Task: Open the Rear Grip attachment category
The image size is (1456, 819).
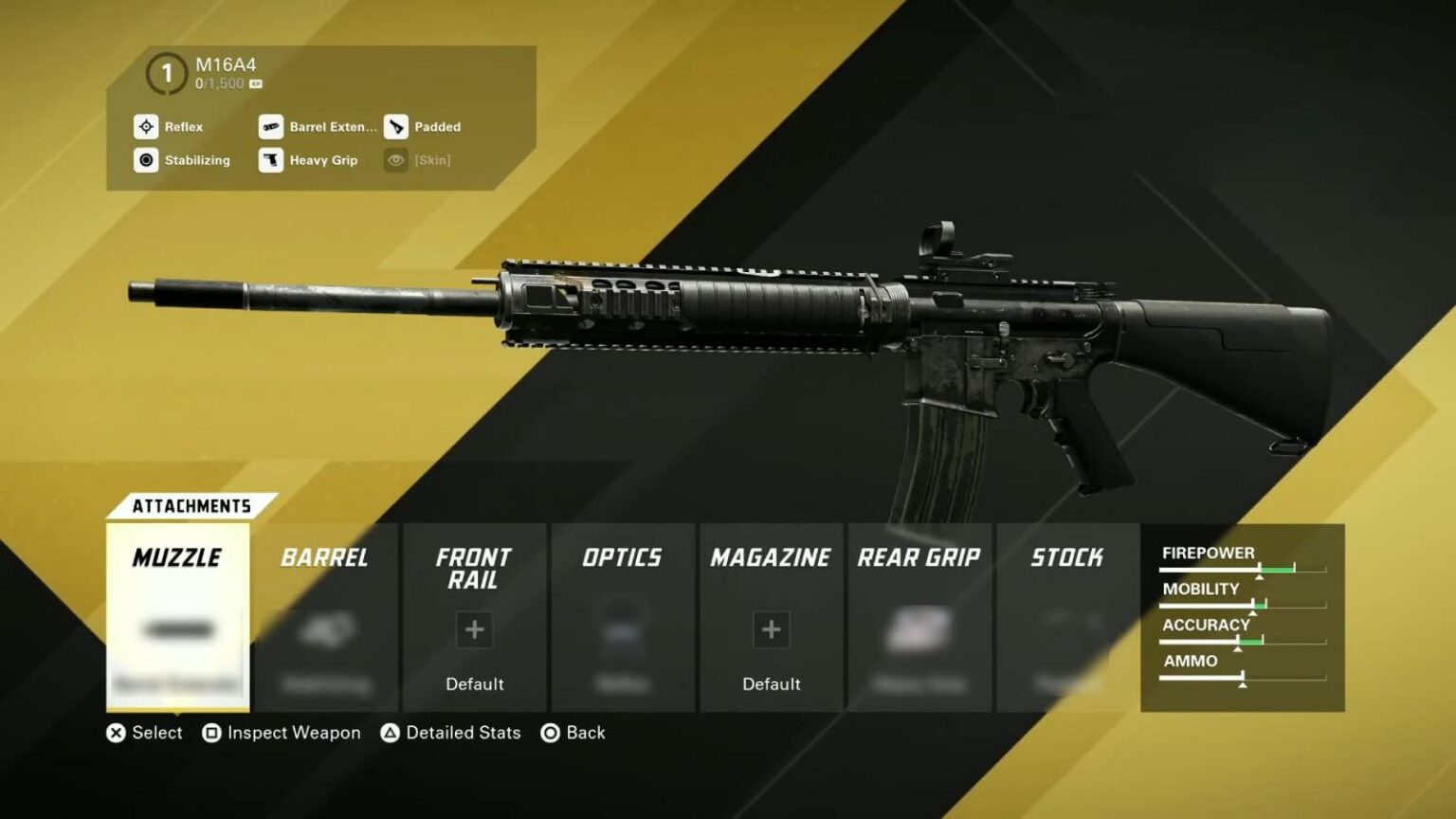Action: coord(919,557)
